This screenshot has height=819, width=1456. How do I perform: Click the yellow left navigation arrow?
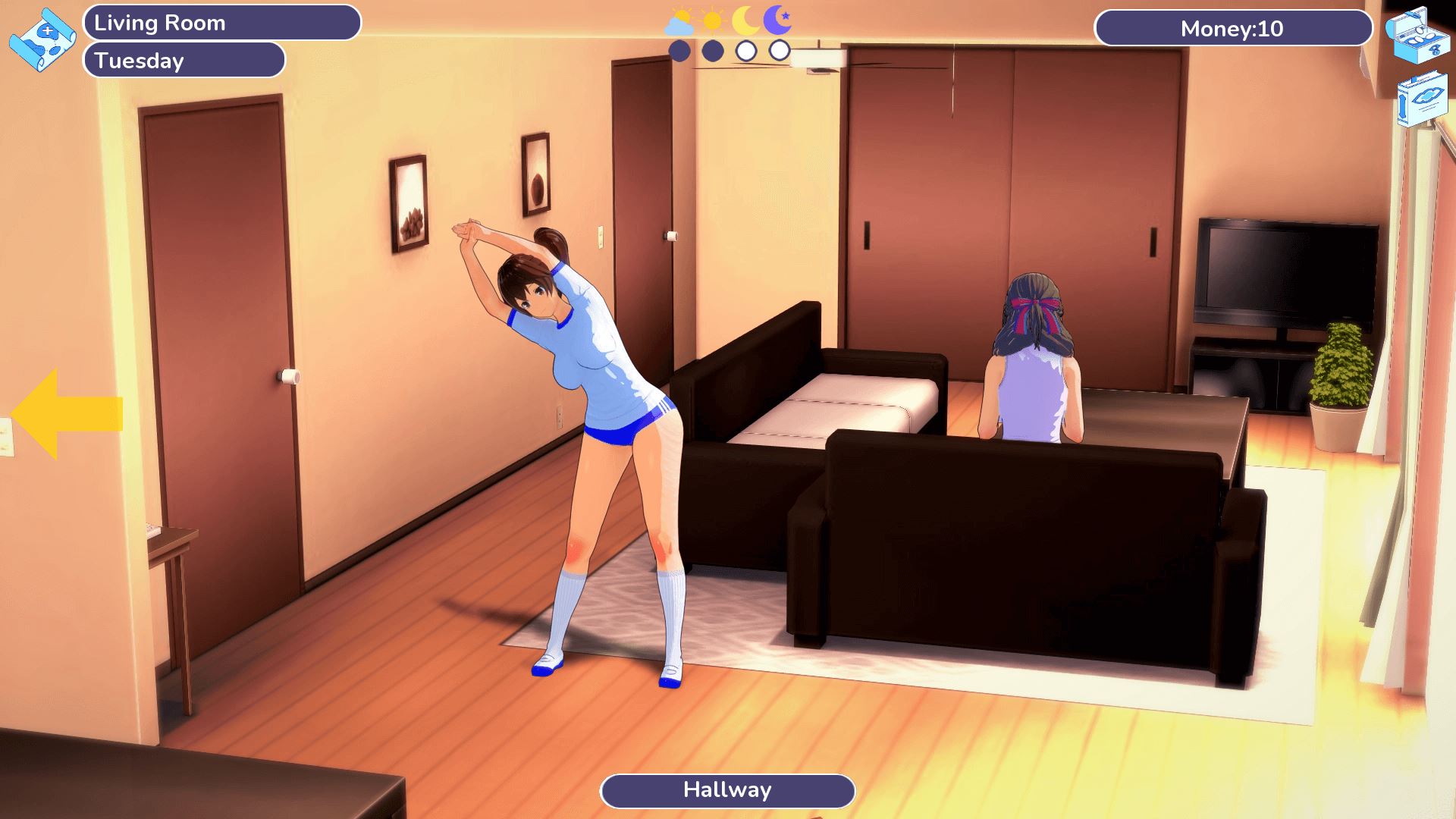(67, 414)
